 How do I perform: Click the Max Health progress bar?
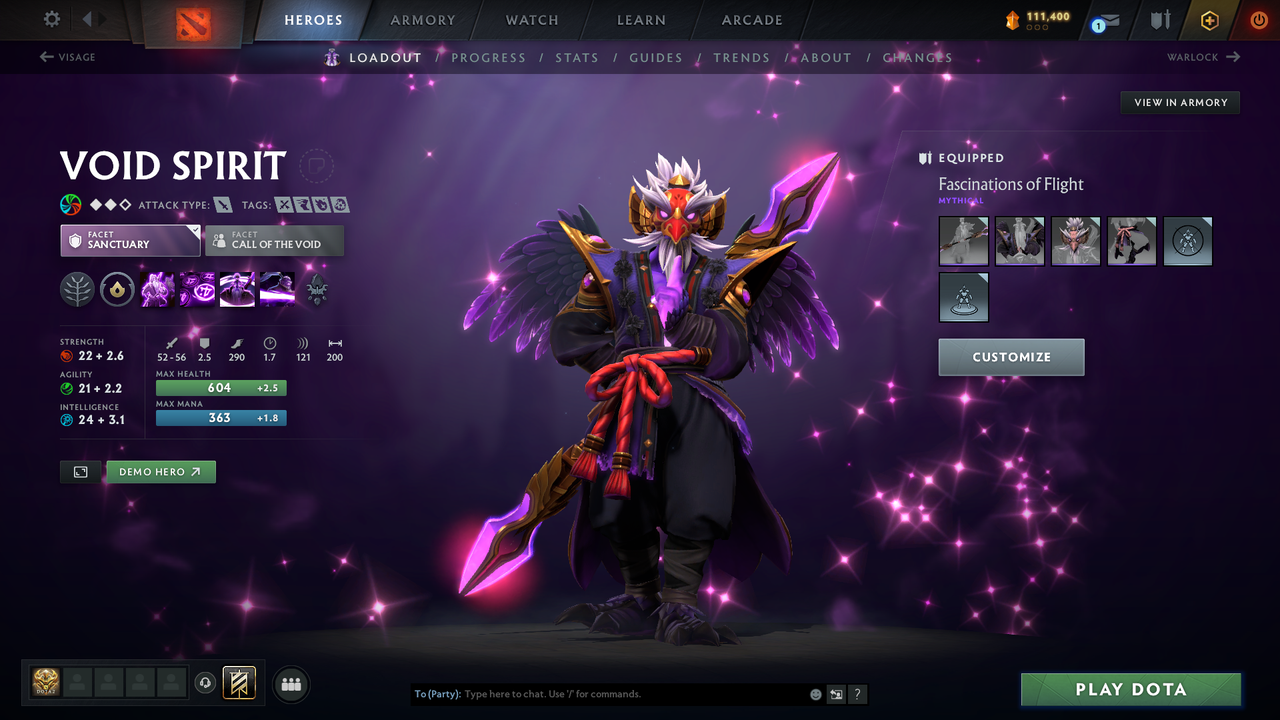click(x=220, y=387)
